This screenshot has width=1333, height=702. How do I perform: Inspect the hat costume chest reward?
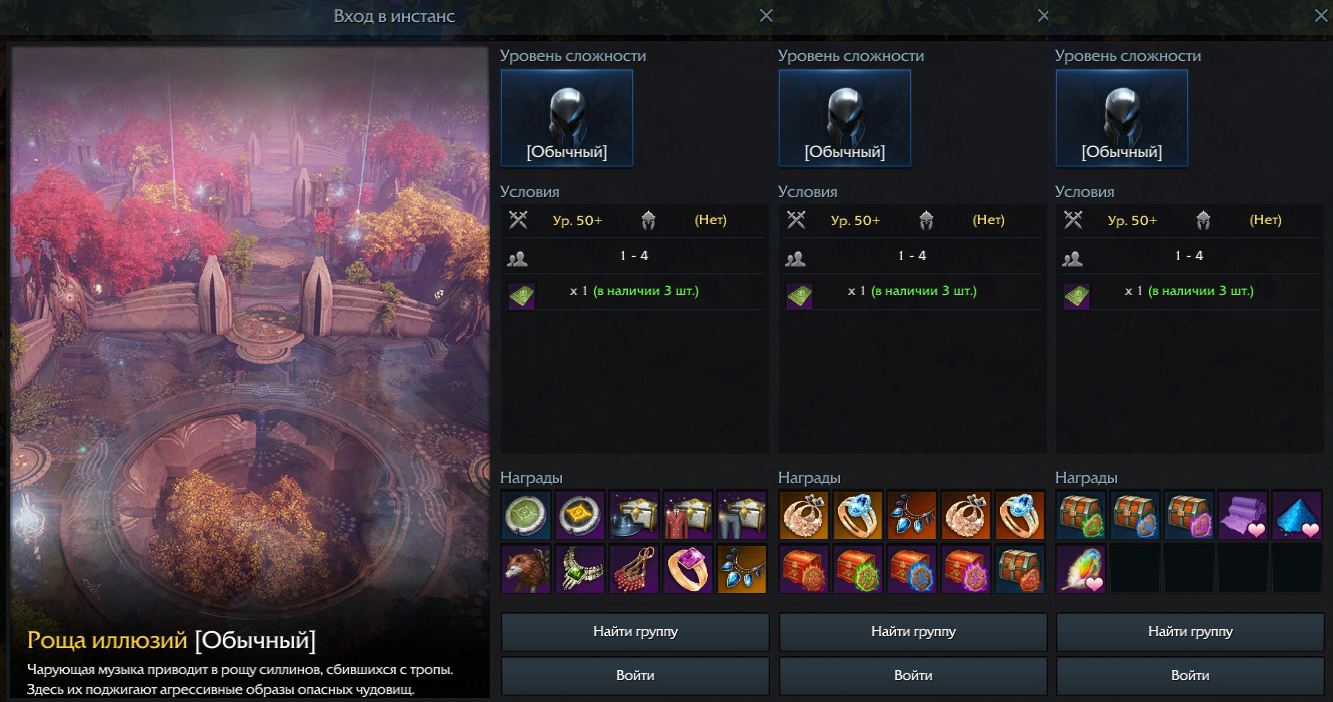[x=634, y=515]
